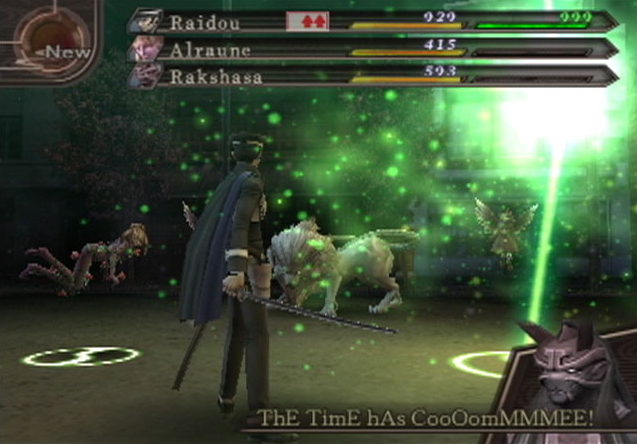Select Raidou's party row
Image resolution: width=637 pixels, height=444 pixels.
coord(370,21)
